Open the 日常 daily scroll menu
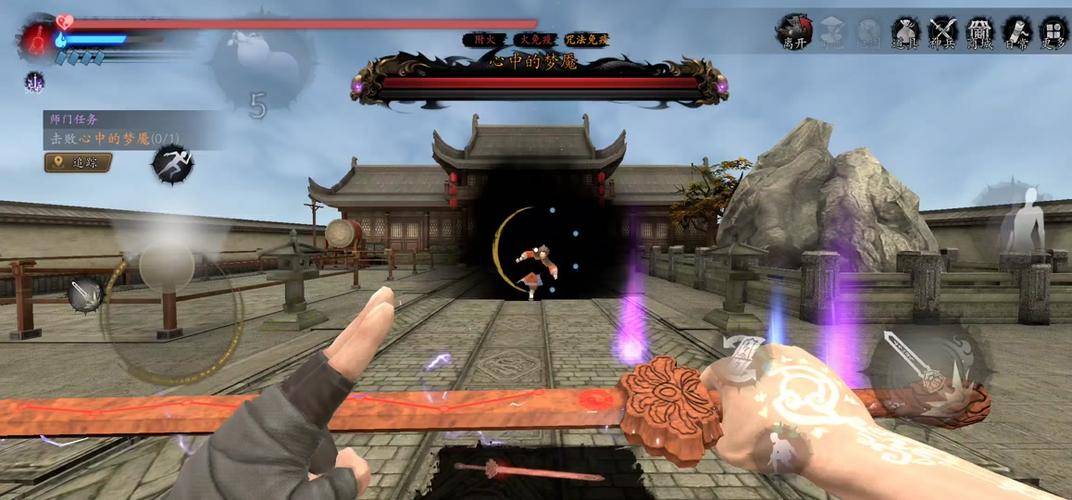This screenshot has width=1072, height=500. click(1017, 31)
